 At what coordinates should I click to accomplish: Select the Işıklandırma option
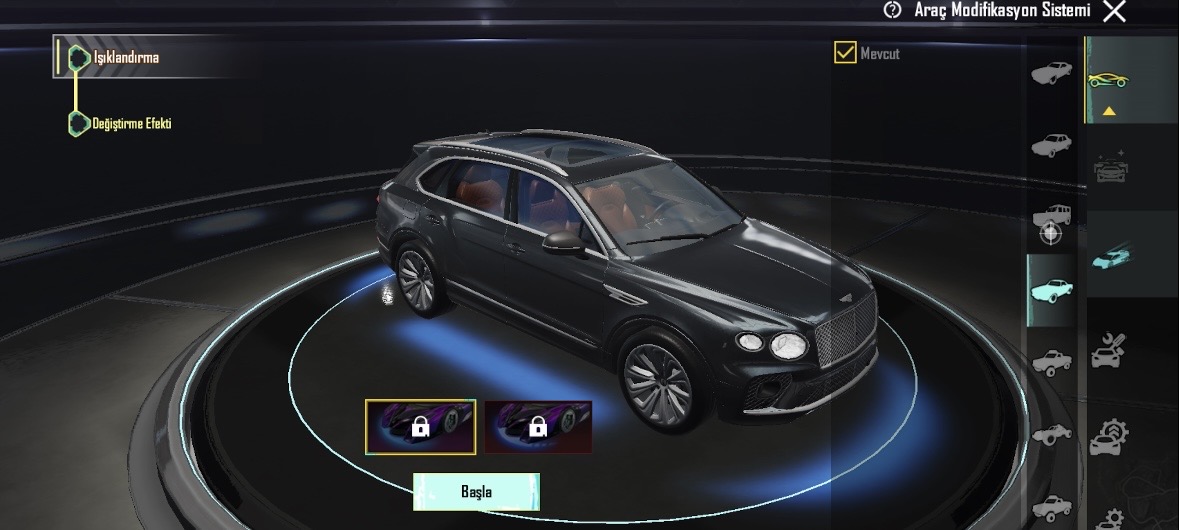[126, 58]
